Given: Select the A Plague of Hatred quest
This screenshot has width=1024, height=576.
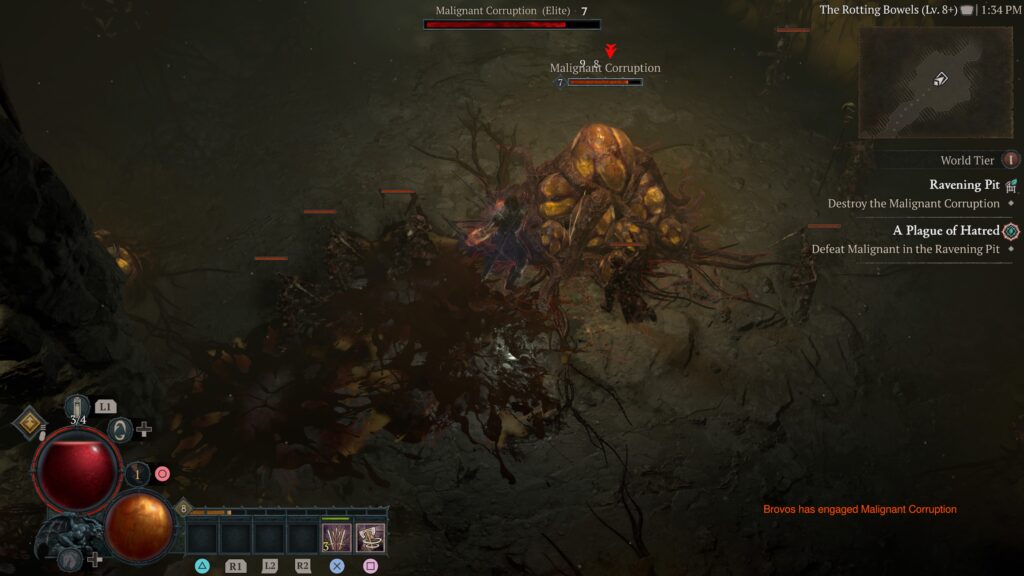Looking at the screenshot, I should pyautogui.click(x=946, y=231).
